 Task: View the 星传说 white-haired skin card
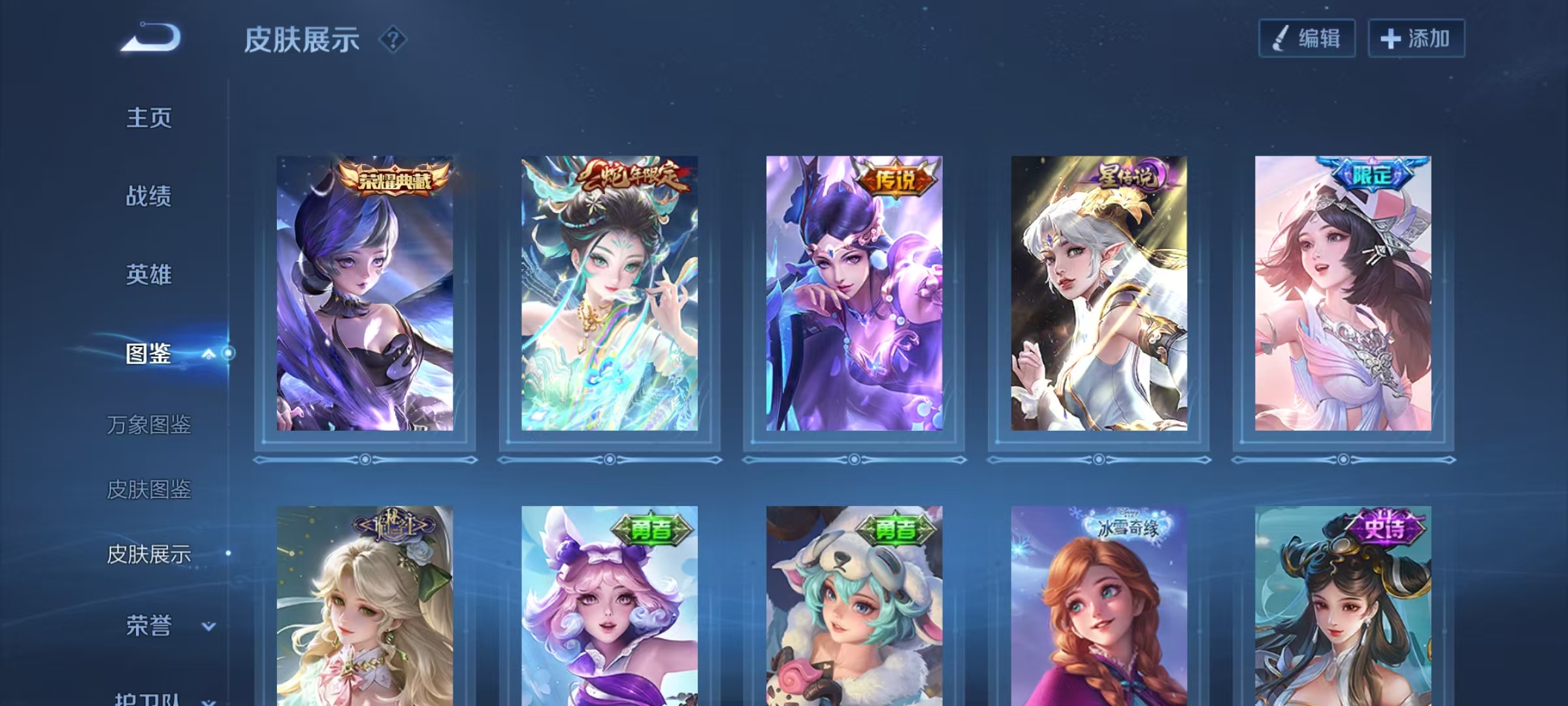(x=1099, y=294)
